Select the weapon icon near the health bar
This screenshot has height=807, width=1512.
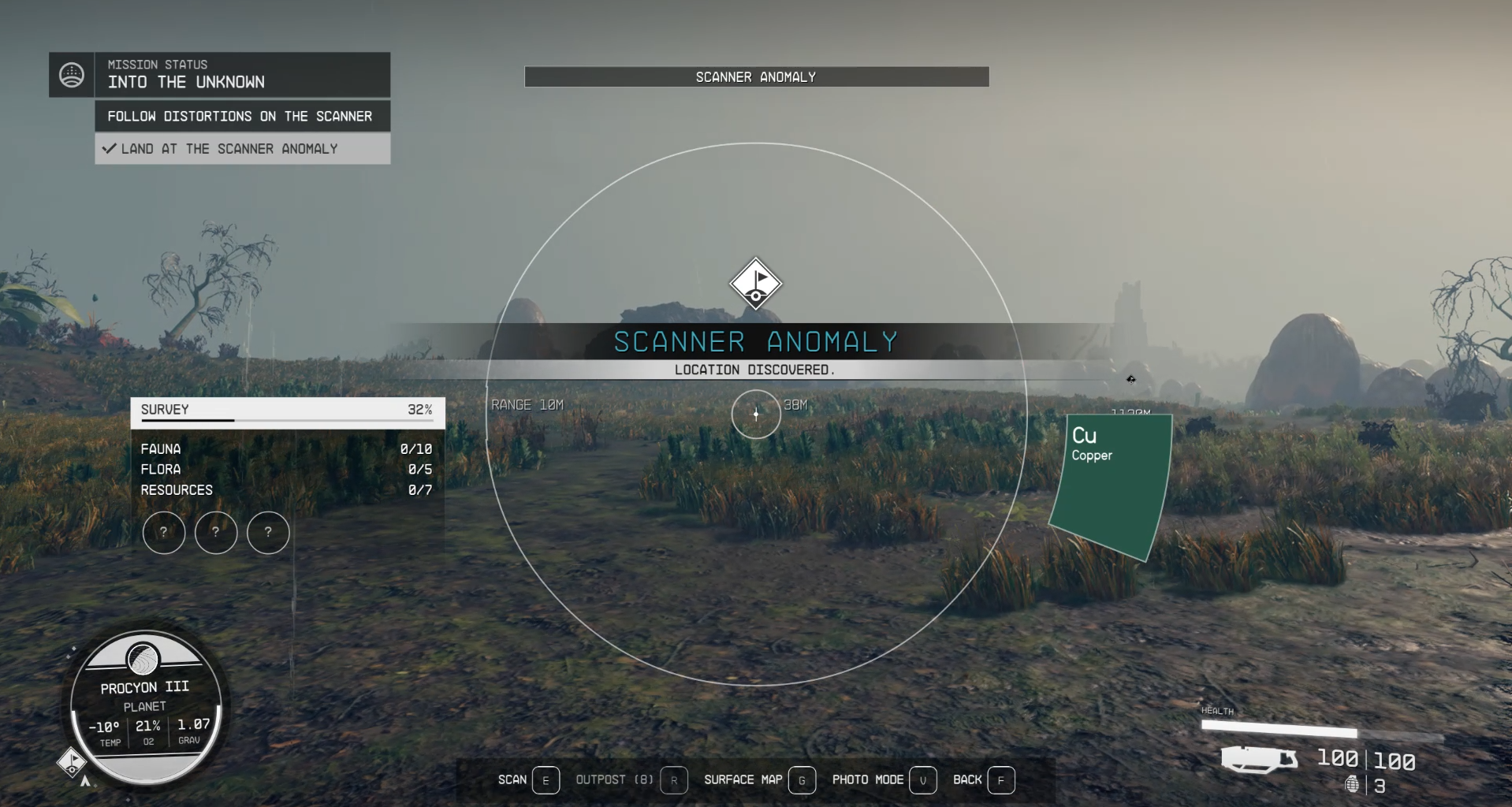coord(1259,759)
